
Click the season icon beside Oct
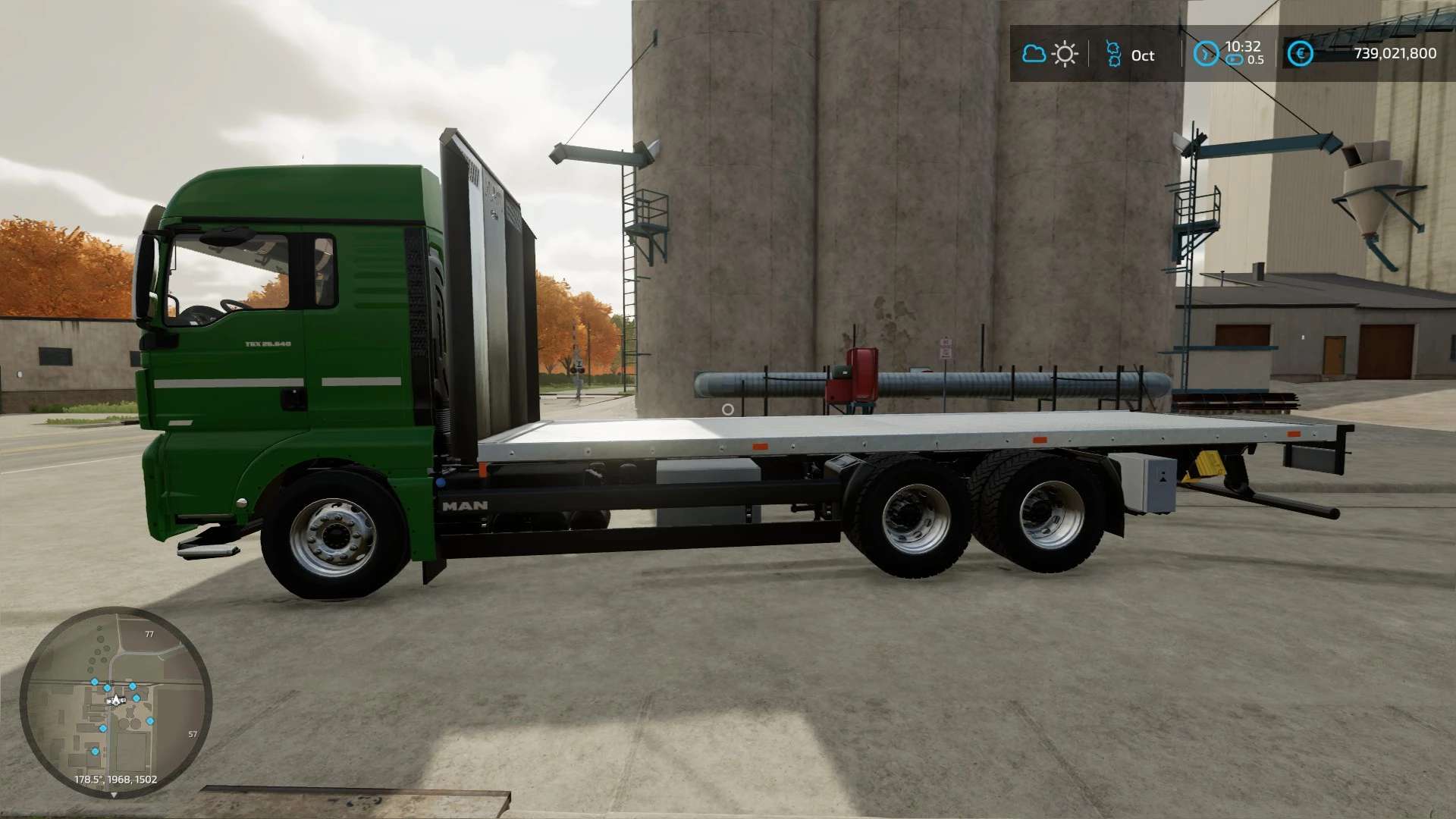click(1113, 55)
